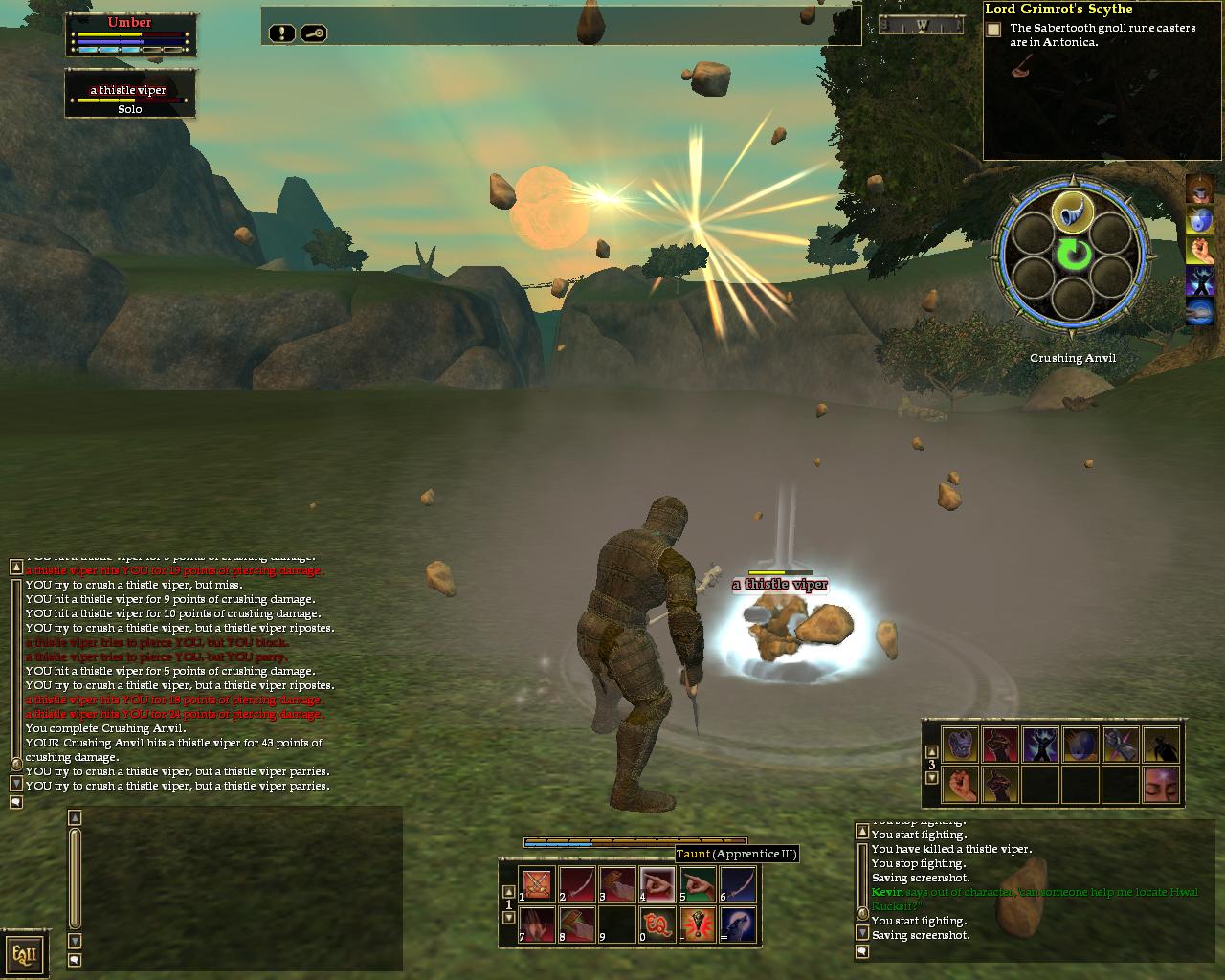1225x980 pixels.
Task: Check the Sabertooth gnoll quest objective box
Action: 991,32
